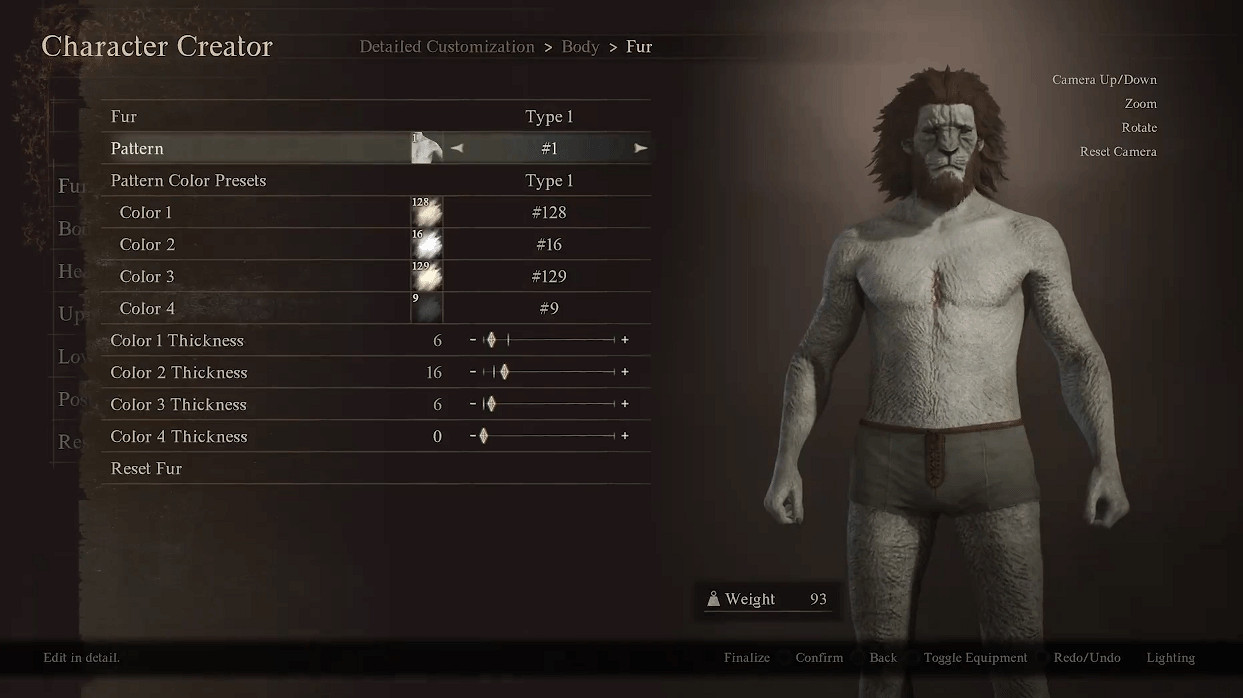This screenshot has height=698, width=1243.
Task: Choose Reset Fur option
Action: [146, 468]
